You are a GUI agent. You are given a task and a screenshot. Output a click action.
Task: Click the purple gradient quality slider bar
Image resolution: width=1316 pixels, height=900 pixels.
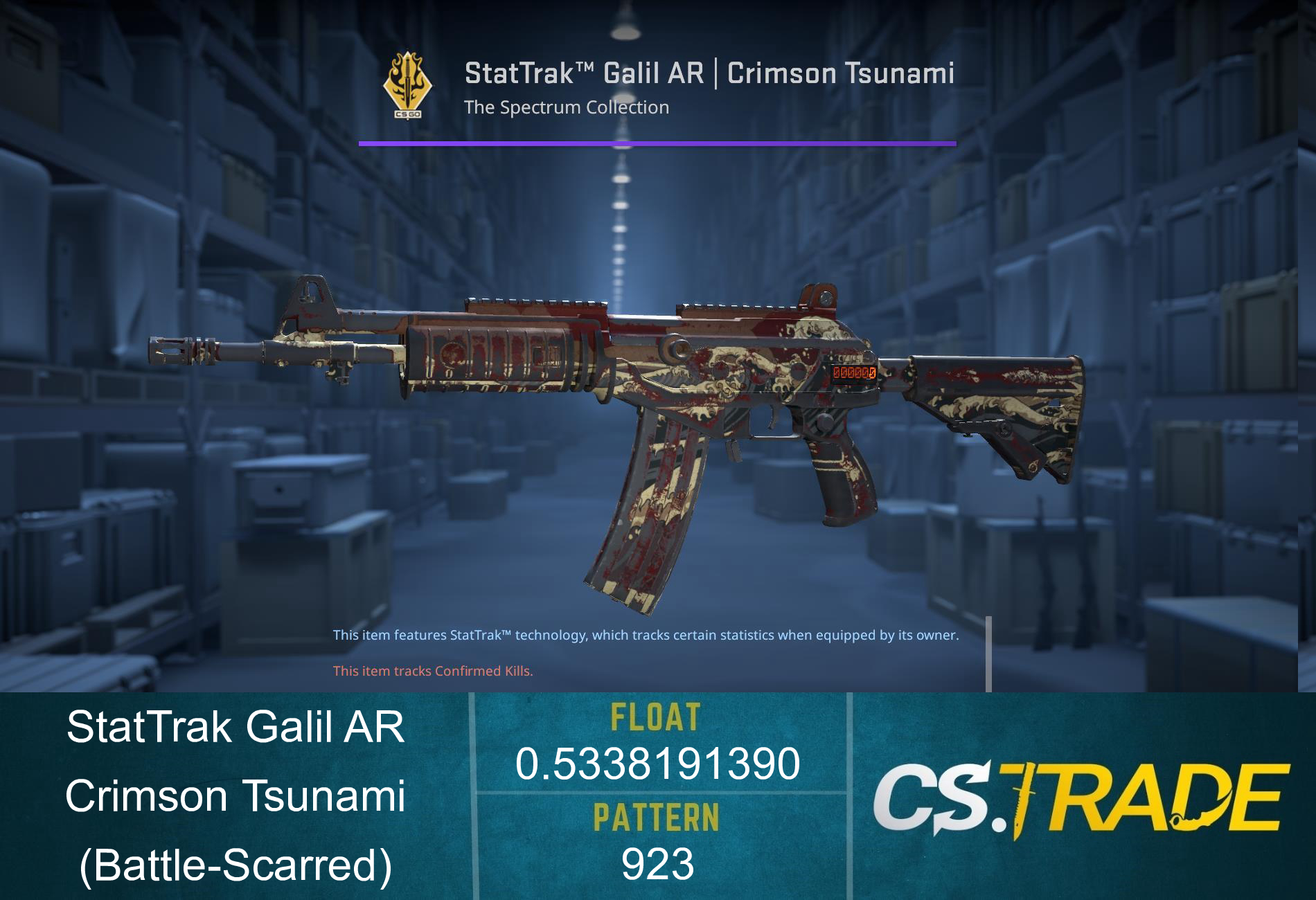[x=657, y=143]
